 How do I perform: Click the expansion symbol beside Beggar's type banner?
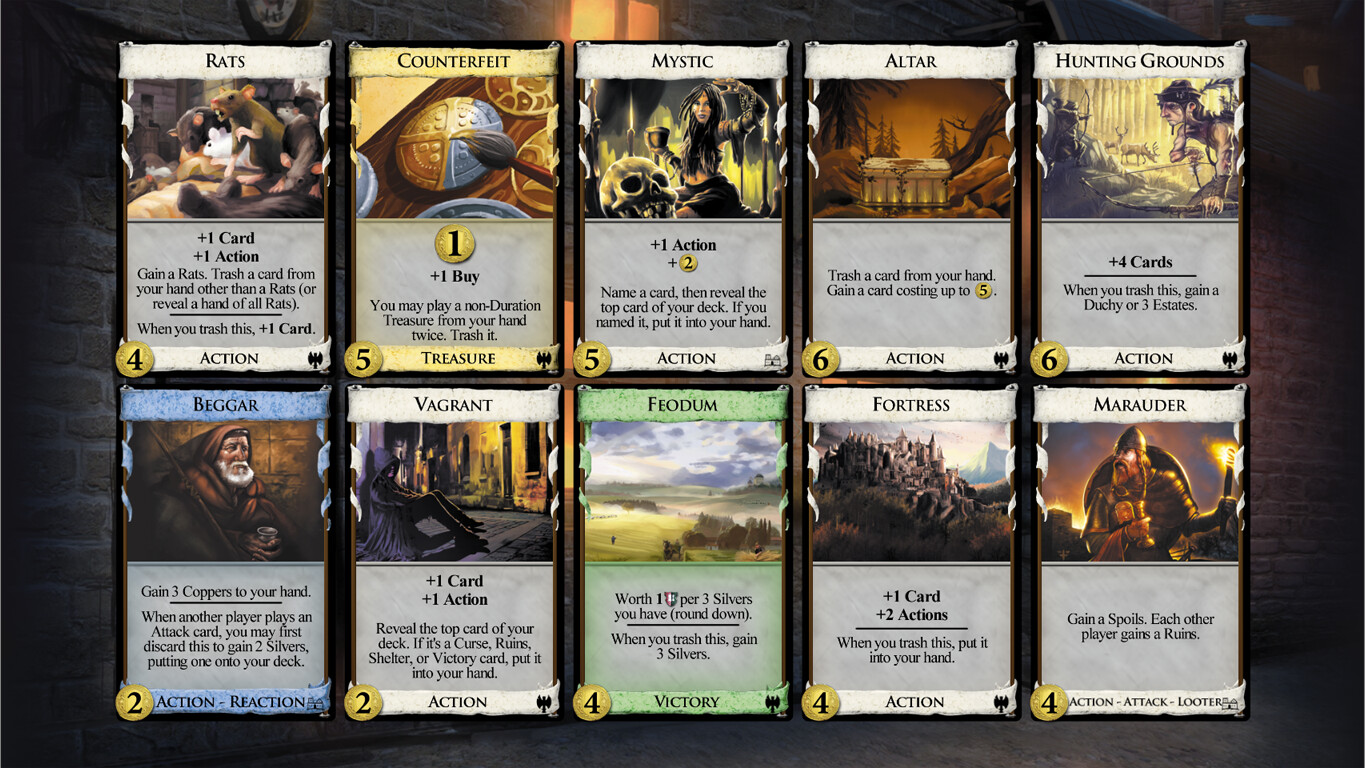[316, 702]
